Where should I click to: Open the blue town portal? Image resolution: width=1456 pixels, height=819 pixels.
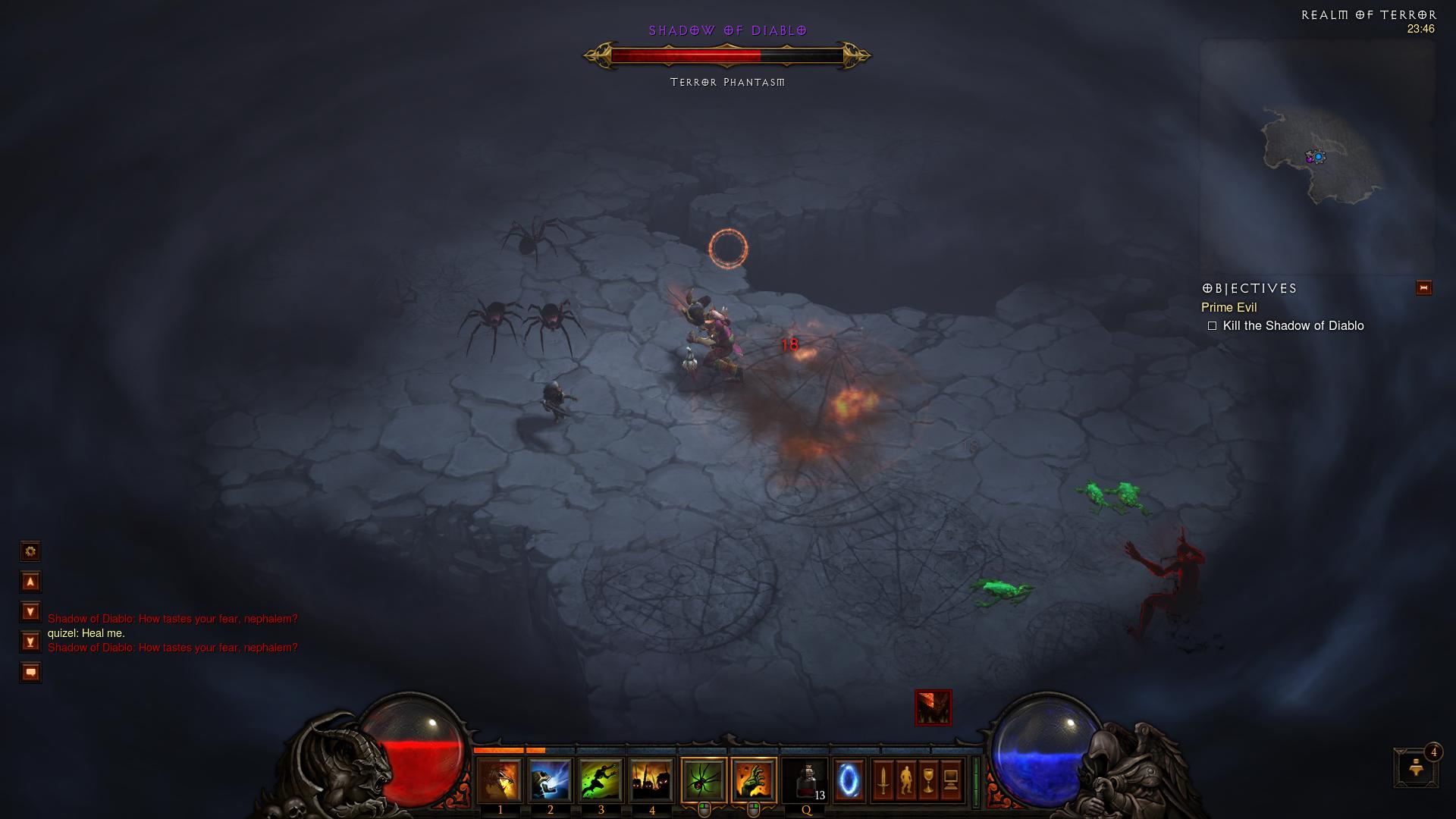point(849,780)
